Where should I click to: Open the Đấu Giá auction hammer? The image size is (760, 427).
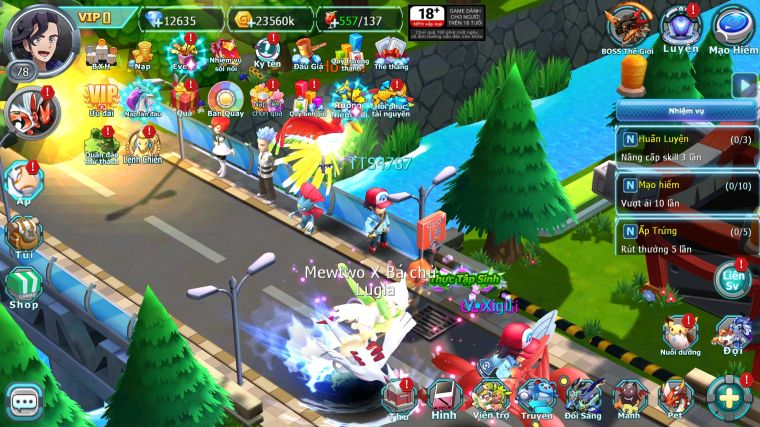point(304,53)
